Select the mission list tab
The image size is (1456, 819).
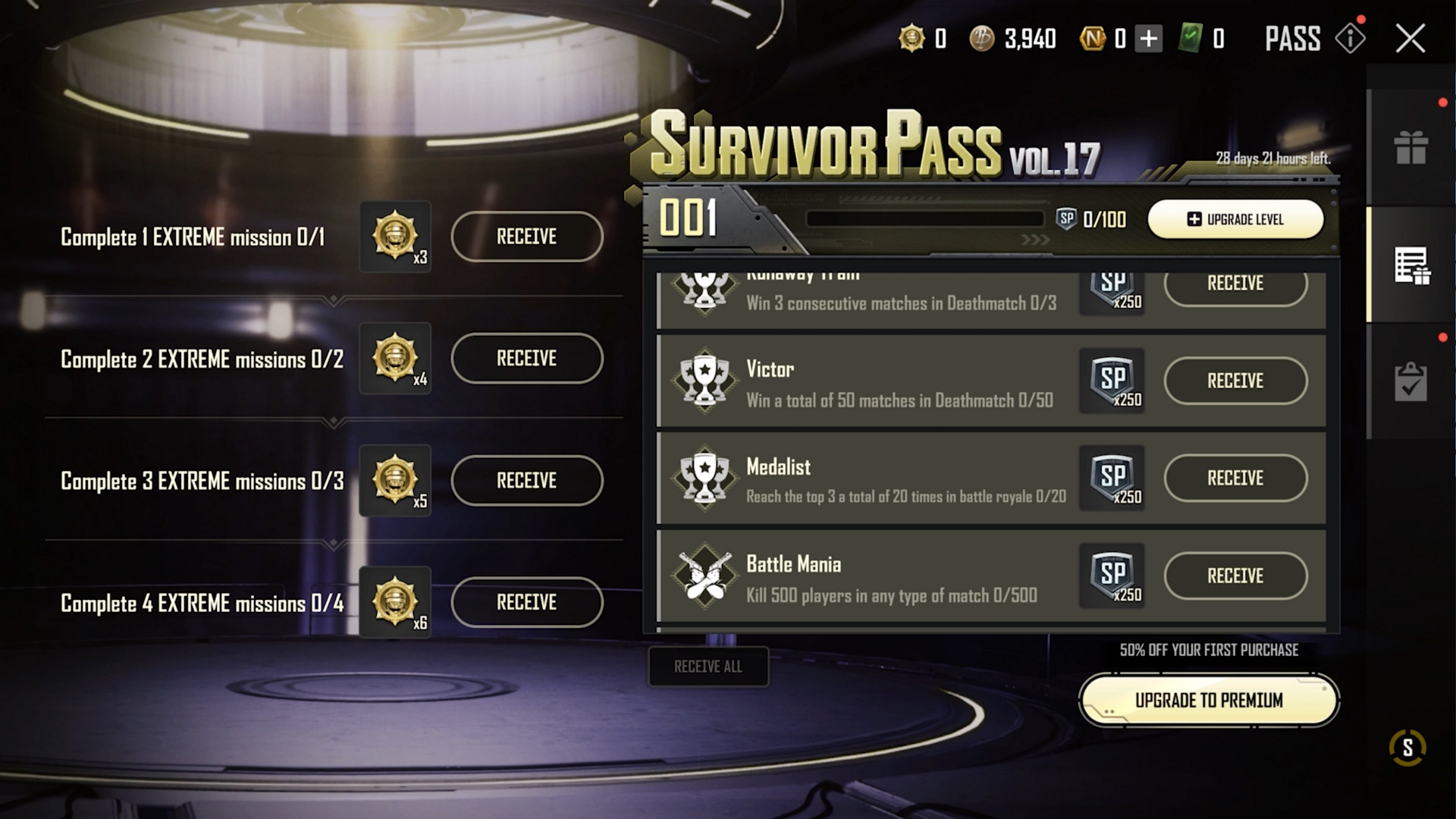pos(1410,265)
